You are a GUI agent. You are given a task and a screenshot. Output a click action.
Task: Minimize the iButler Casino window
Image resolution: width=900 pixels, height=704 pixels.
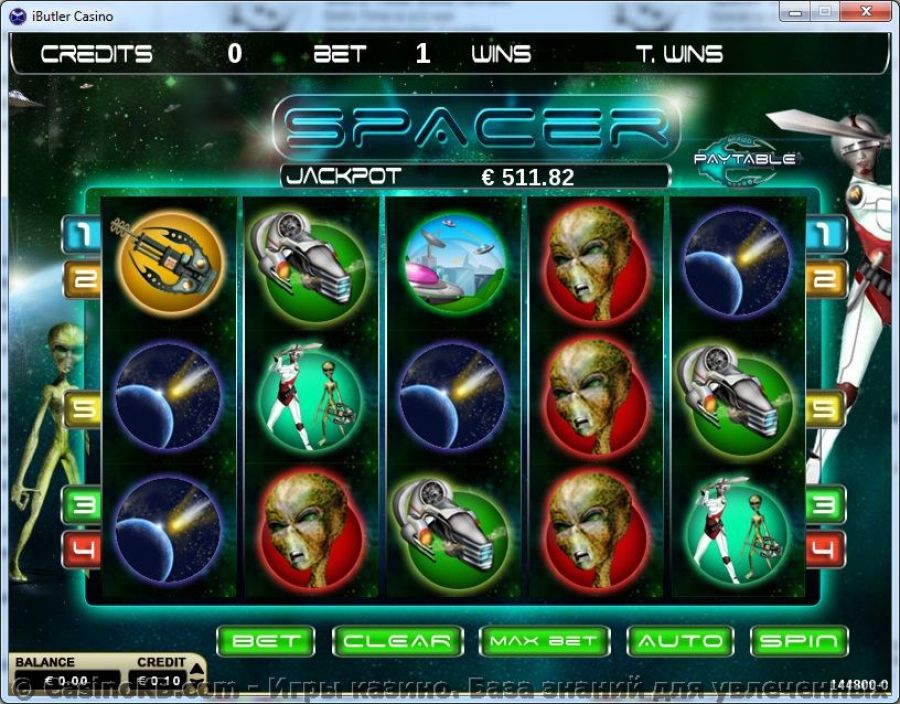pyautogui.click(x=795, y=11)
